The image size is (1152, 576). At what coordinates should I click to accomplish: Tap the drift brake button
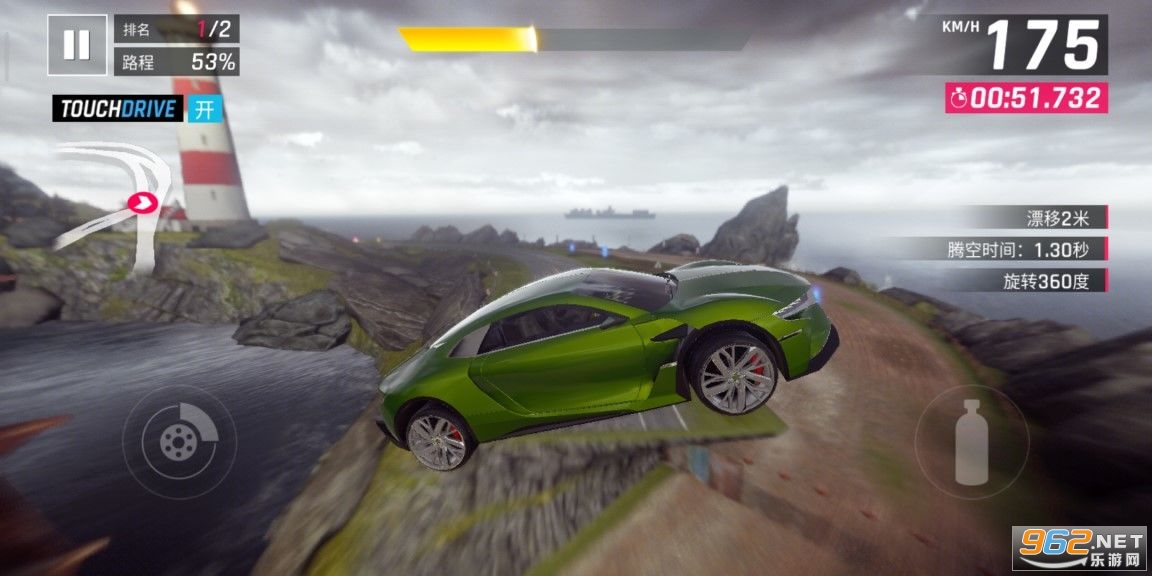(180, 440)
